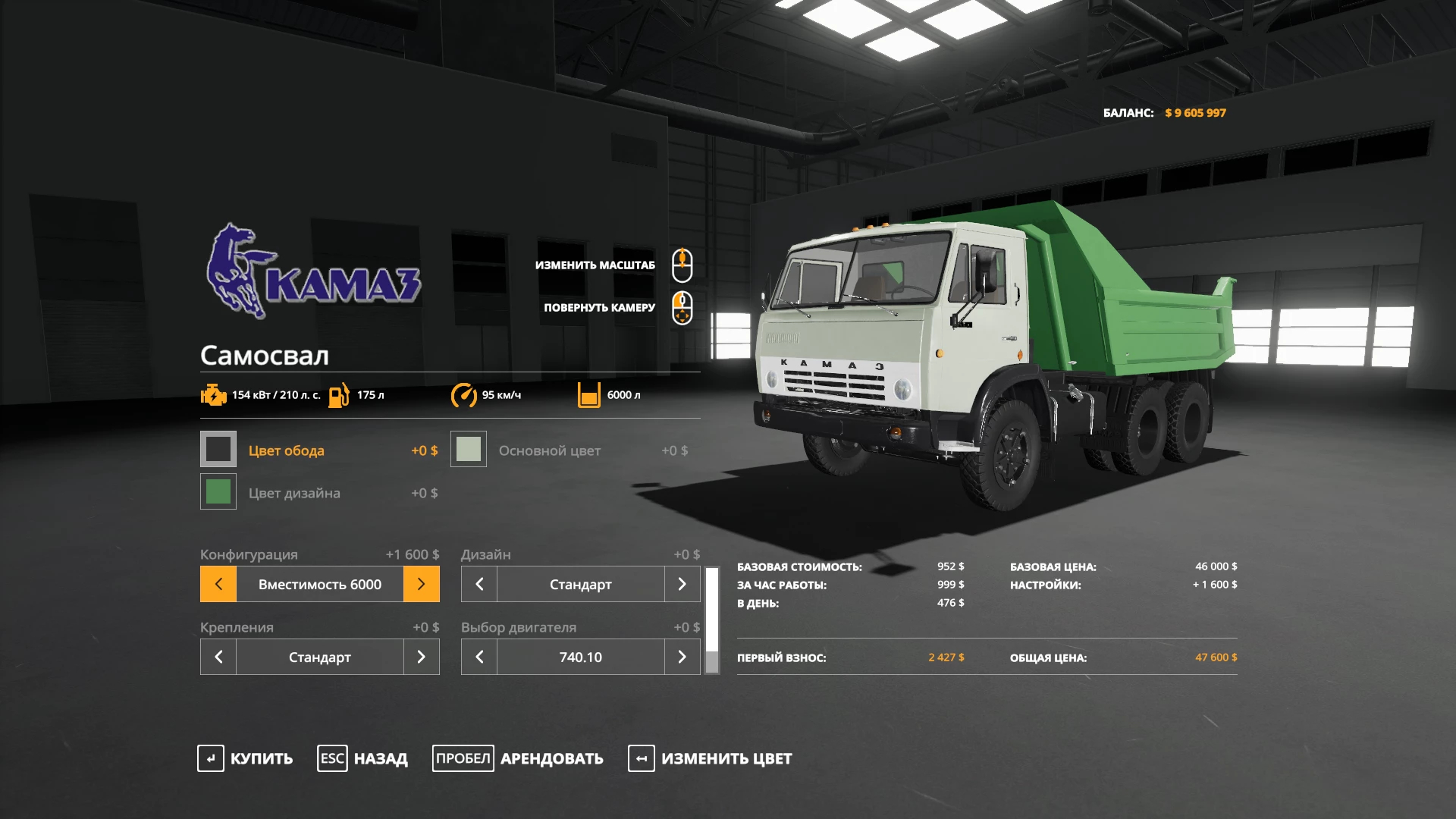Click the configuration list scrollbar

click(712, 620)
